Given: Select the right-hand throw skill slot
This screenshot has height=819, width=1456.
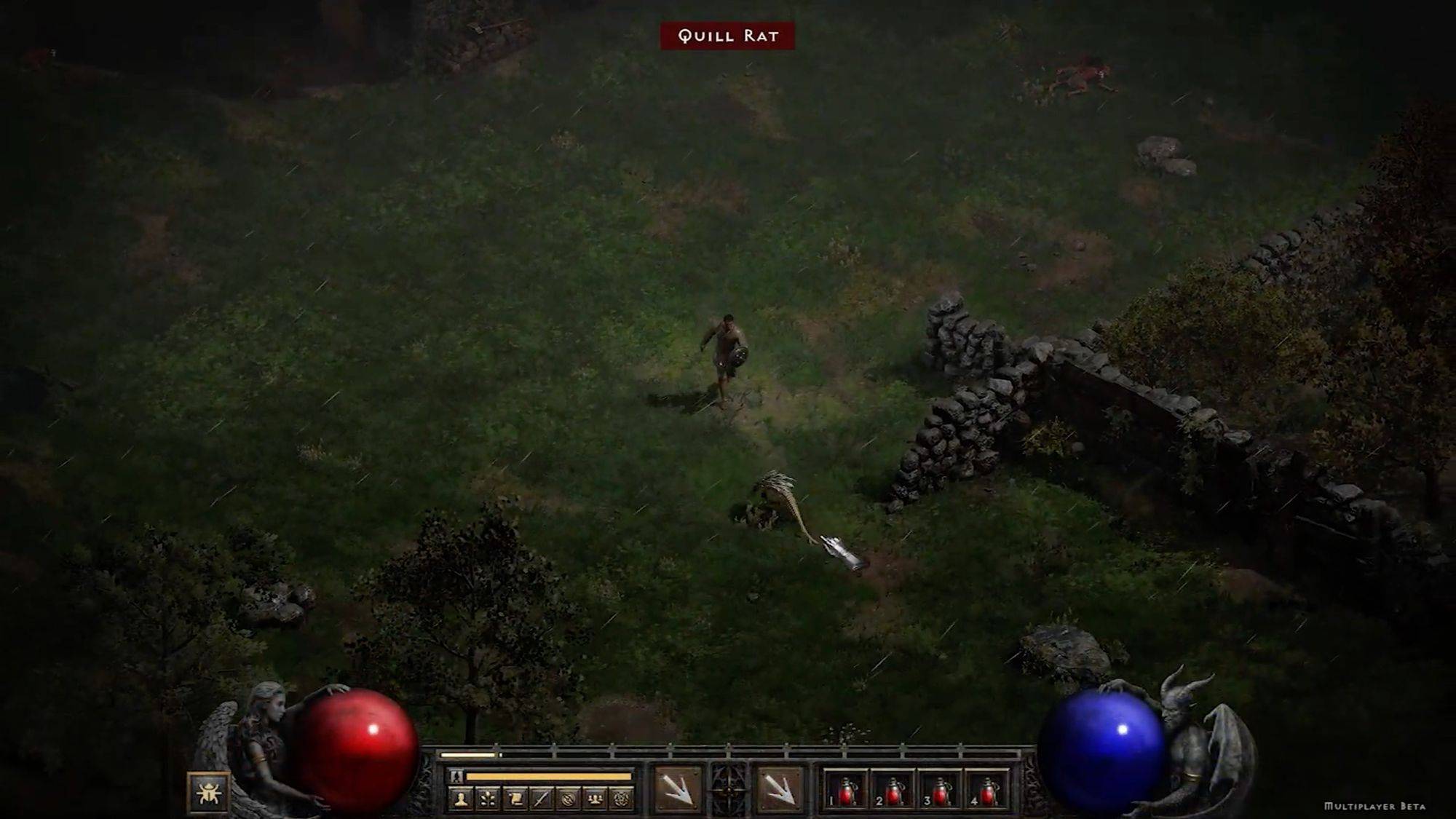Looking at the screenshot, I should point(779,789).
